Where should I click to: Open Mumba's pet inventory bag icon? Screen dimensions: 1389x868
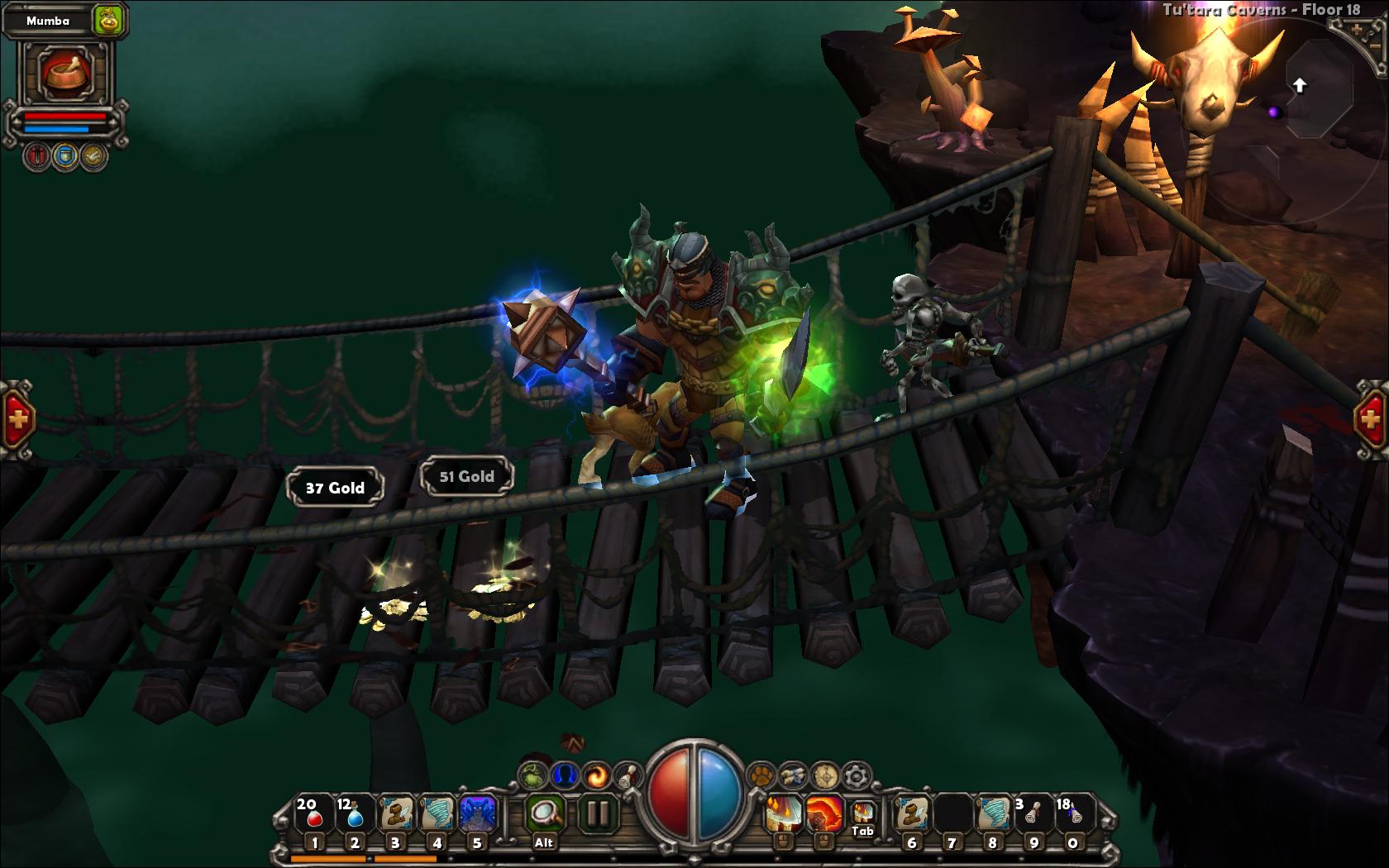[x=108, y=20]
